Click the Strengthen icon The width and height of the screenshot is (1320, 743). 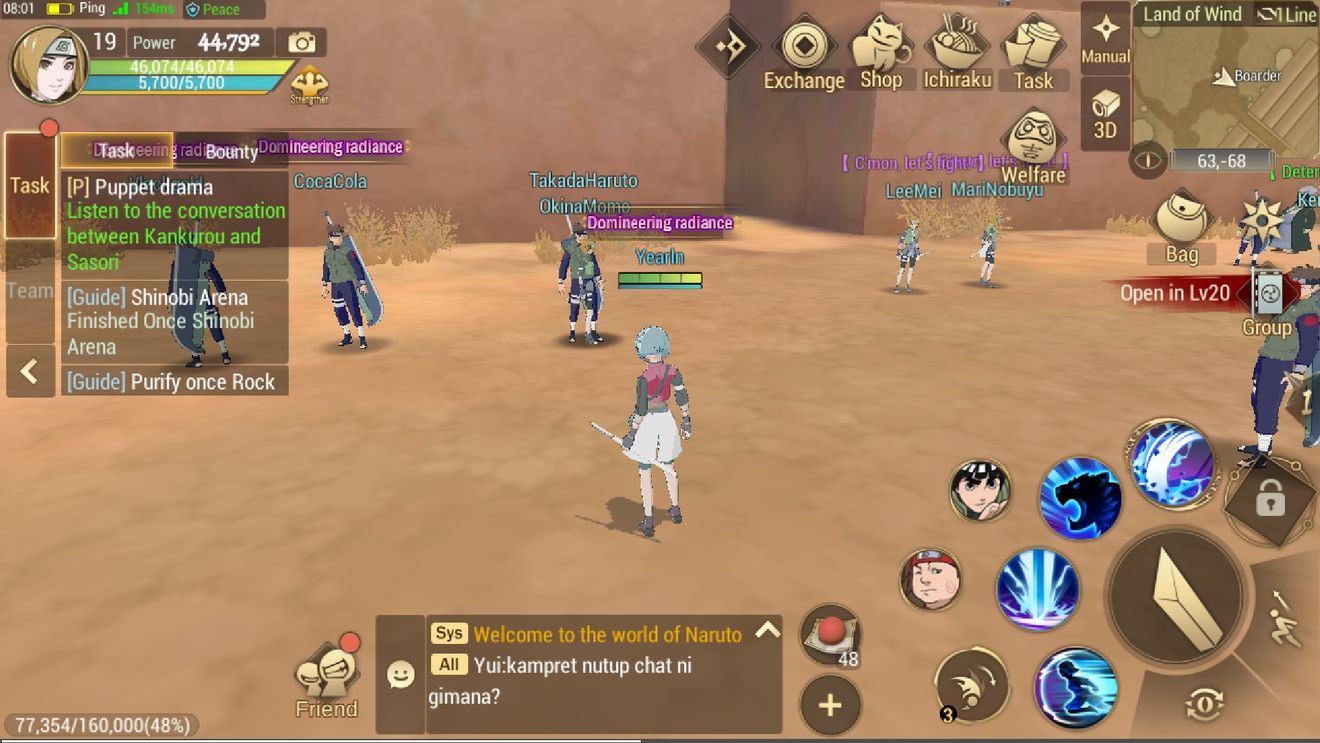pyautogui.click(x=309, y=84)
